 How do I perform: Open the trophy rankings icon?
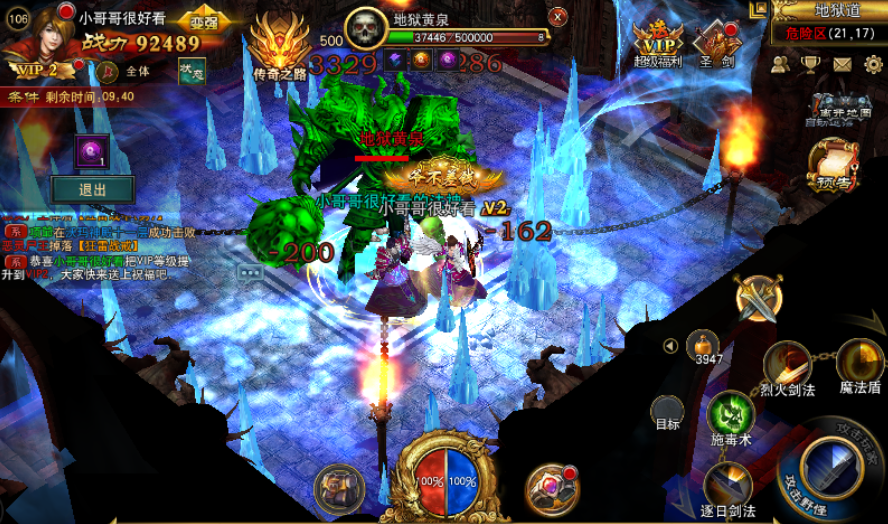pyautogui.click(x=811, y=65)
